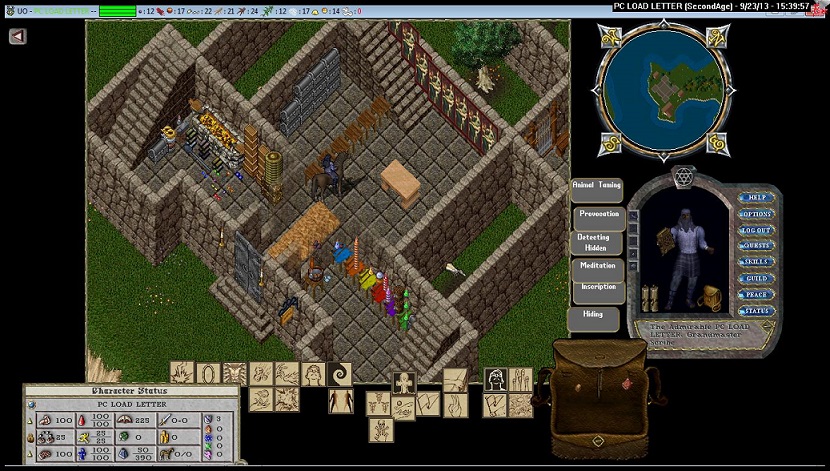Open the Help menu on the paperdoll
The height and width of the screenshot is (471, 830).
click(756, 198)
